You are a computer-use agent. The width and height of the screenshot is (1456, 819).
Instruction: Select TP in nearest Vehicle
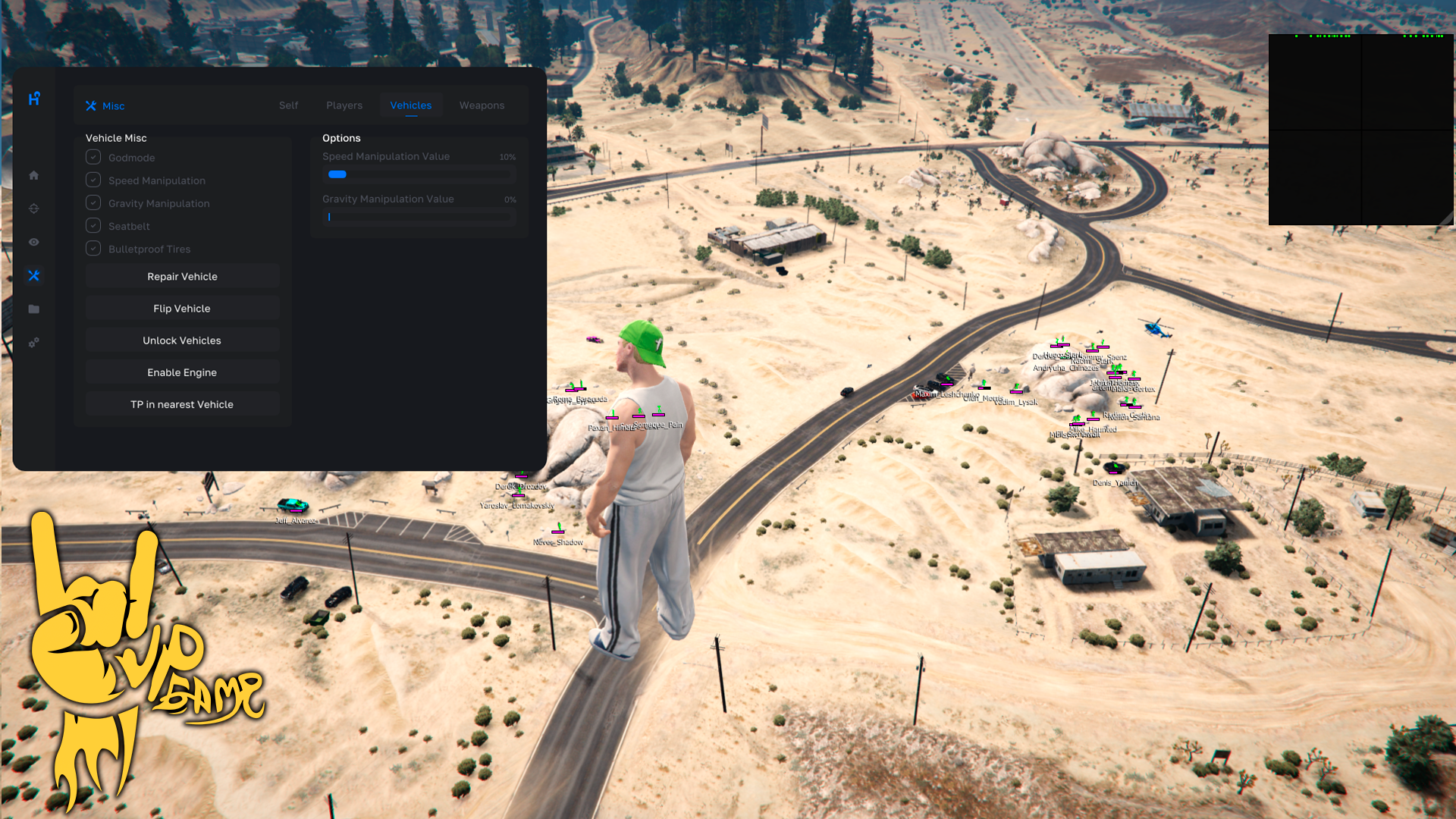coord(182,404)
